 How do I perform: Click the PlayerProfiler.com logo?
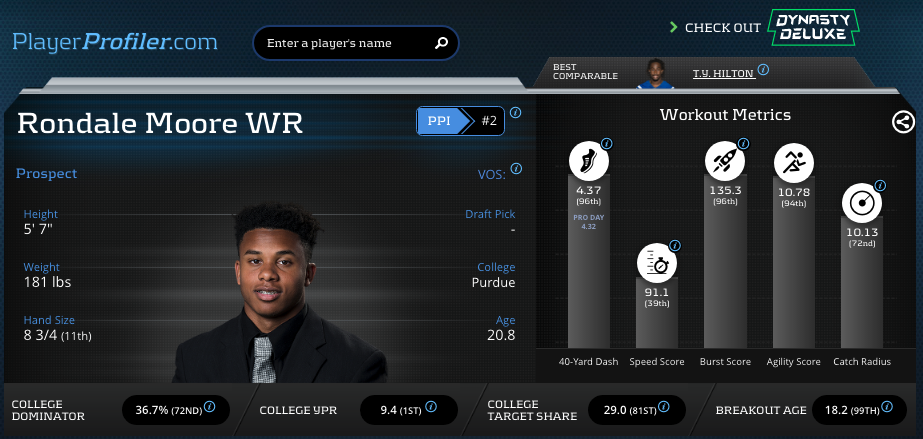click(x=114, y=42)
